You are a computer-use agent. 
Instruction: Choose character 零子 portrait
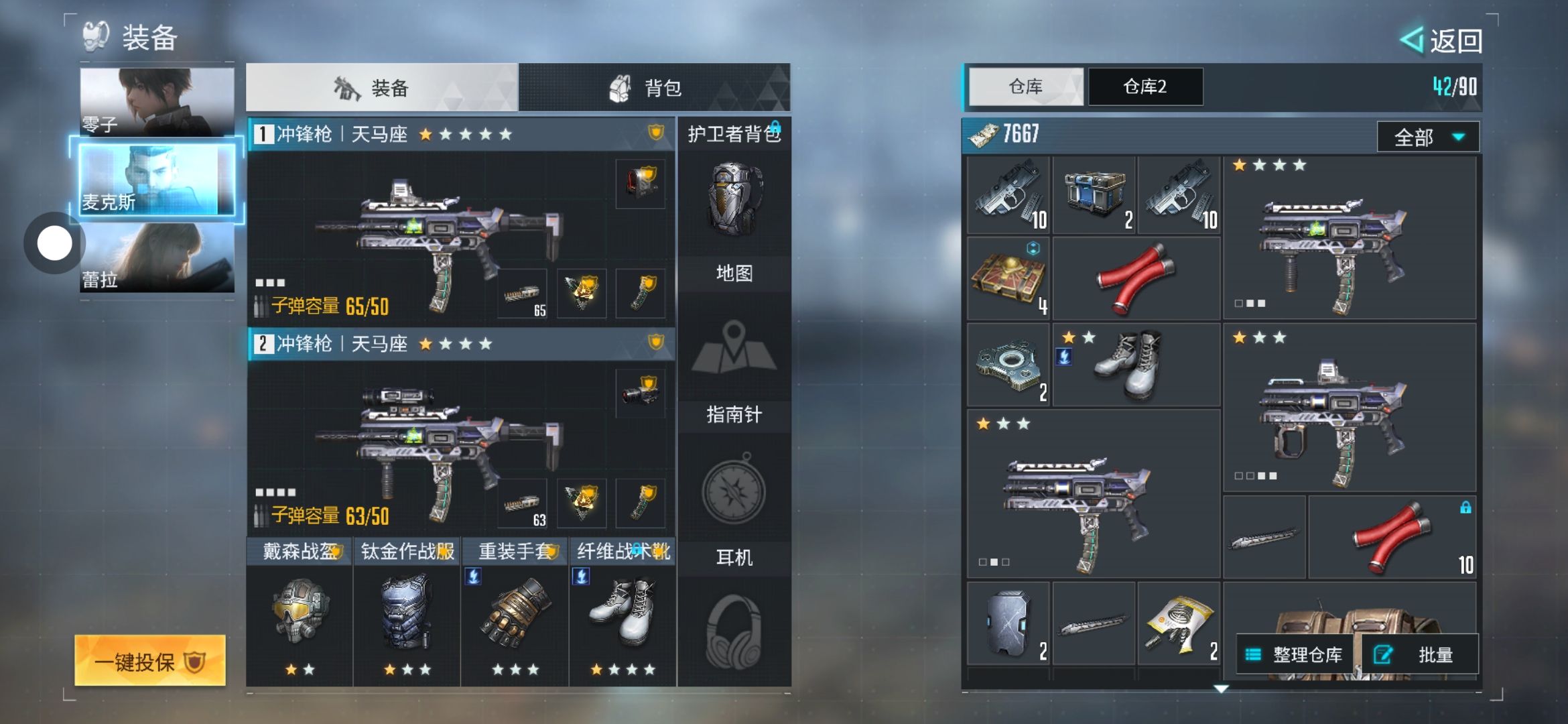(x=157, y=102)
